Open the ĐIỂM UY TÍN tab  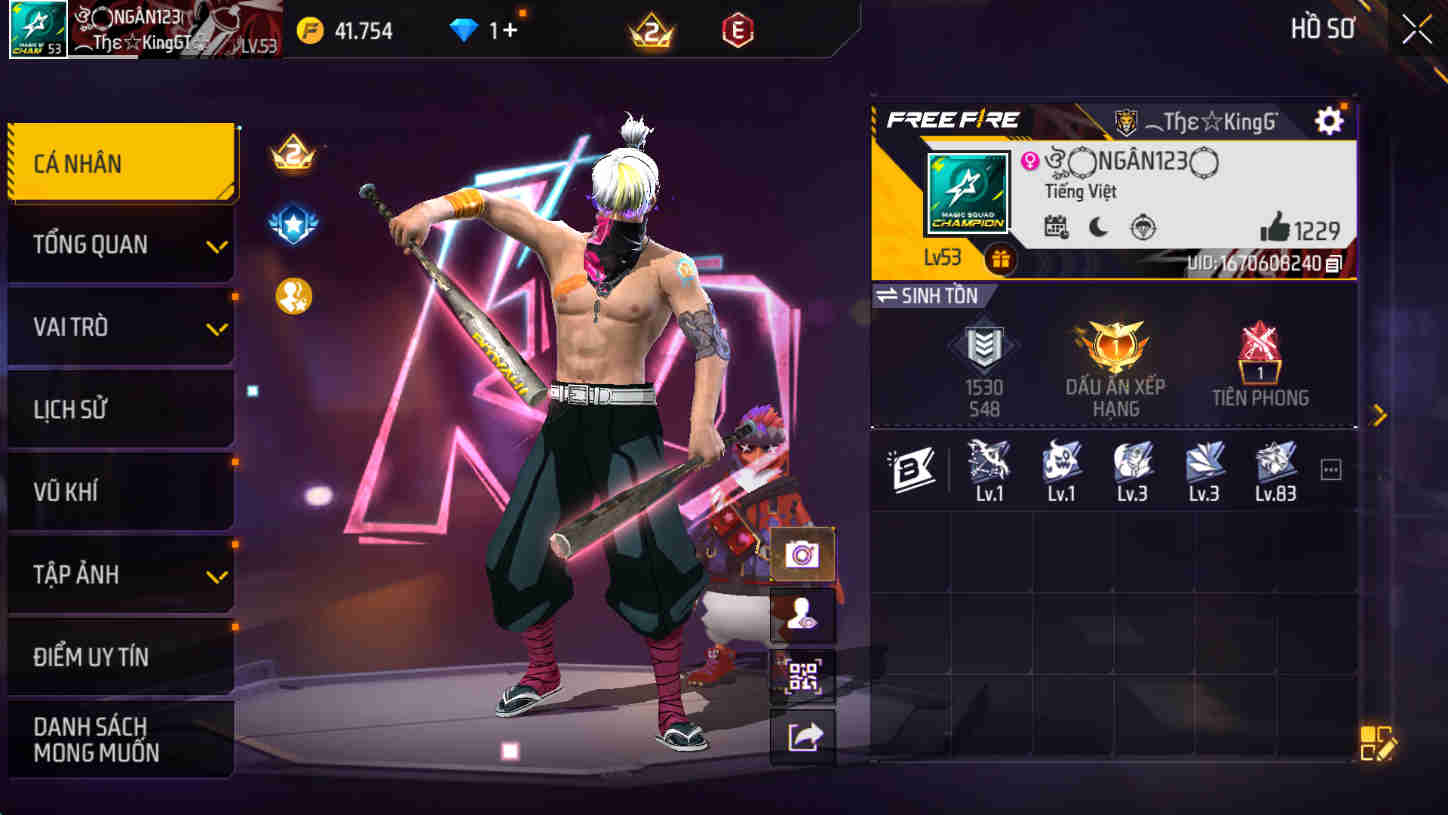(120, 655)
